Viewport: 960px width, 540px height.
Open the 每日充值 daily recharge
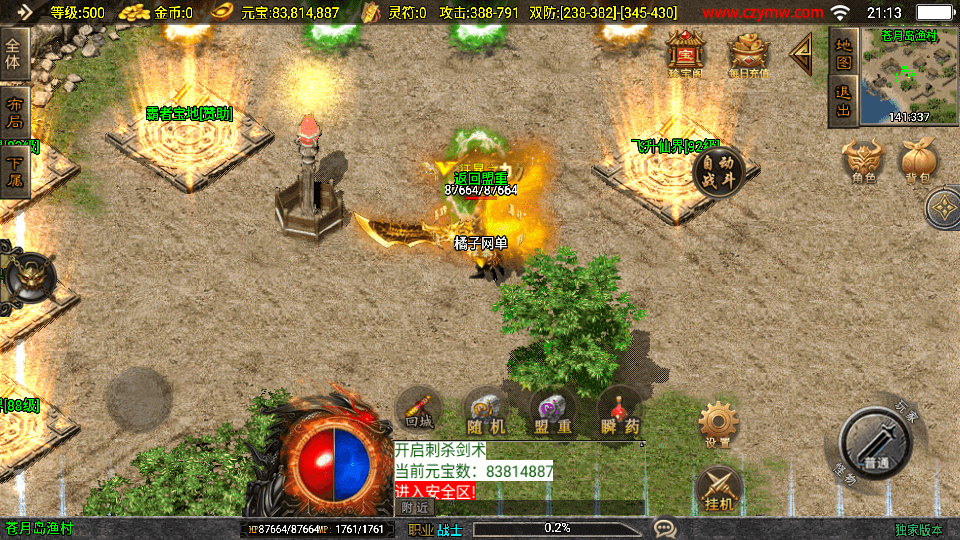pos(748,54)
